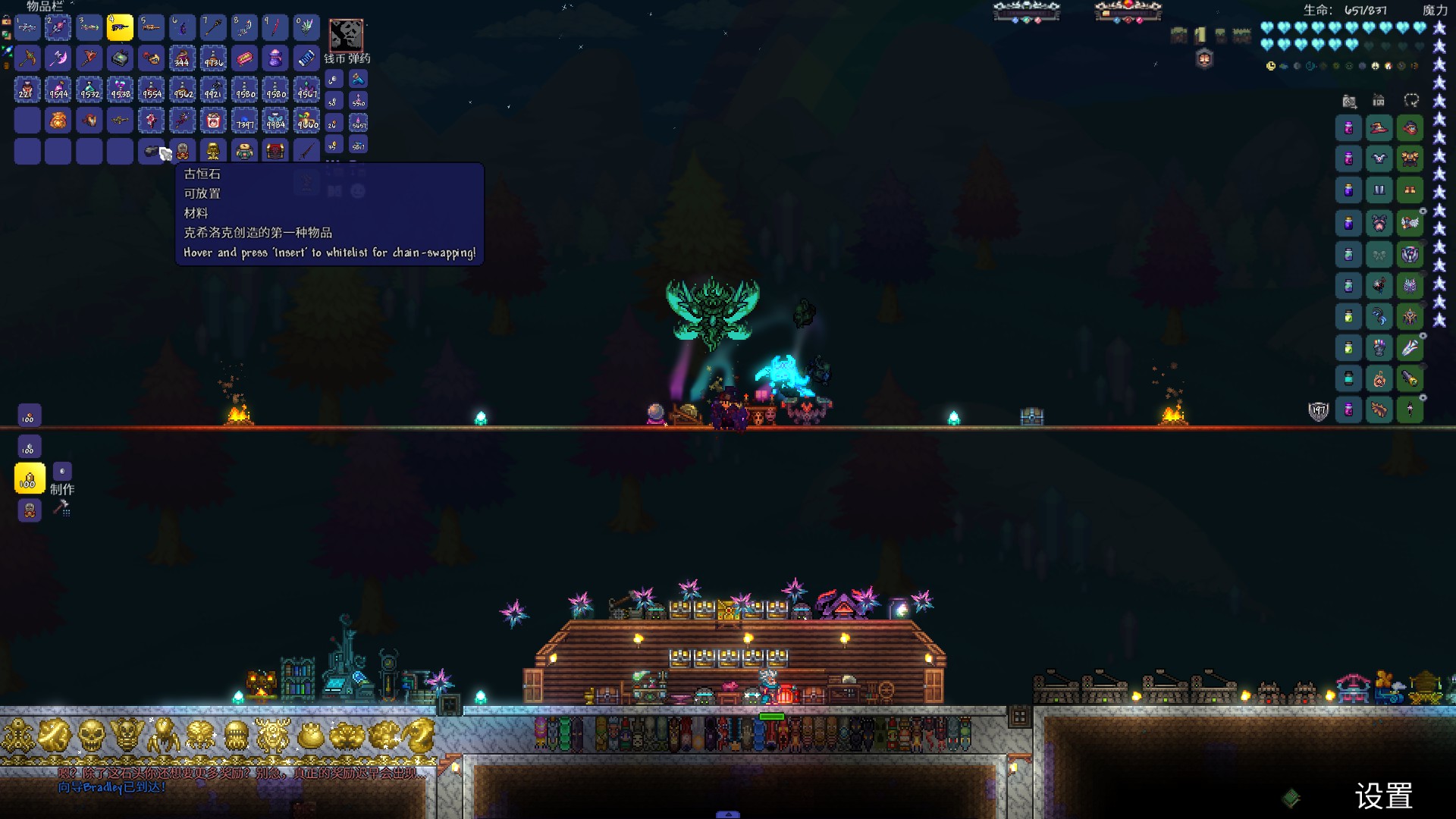Viewport: 1456px width, 819px height.
Task: Open the camera mode icon
Action: [x=1349, y=101]
